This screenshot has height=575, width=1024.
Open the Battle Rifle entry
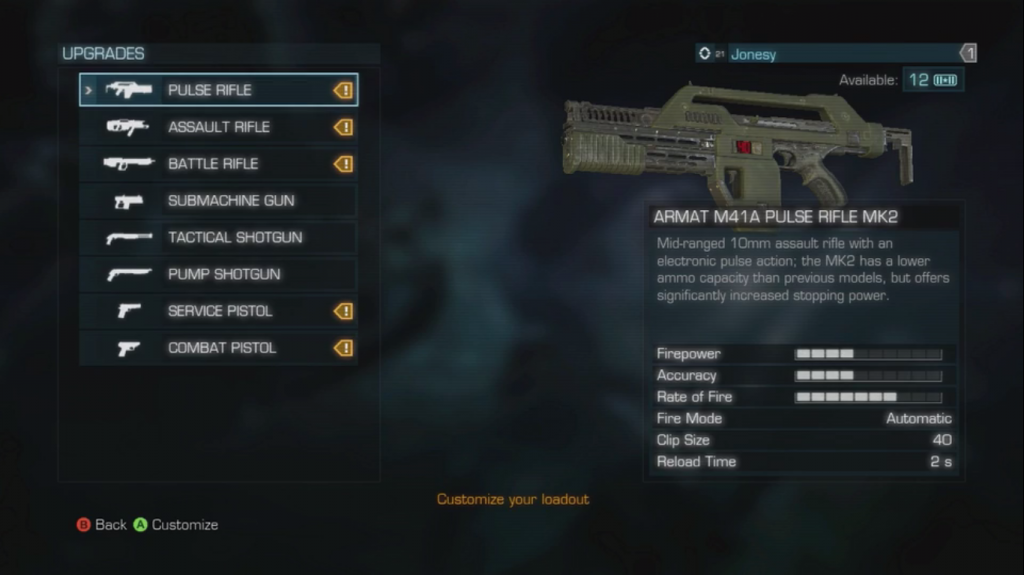[218, 164]
